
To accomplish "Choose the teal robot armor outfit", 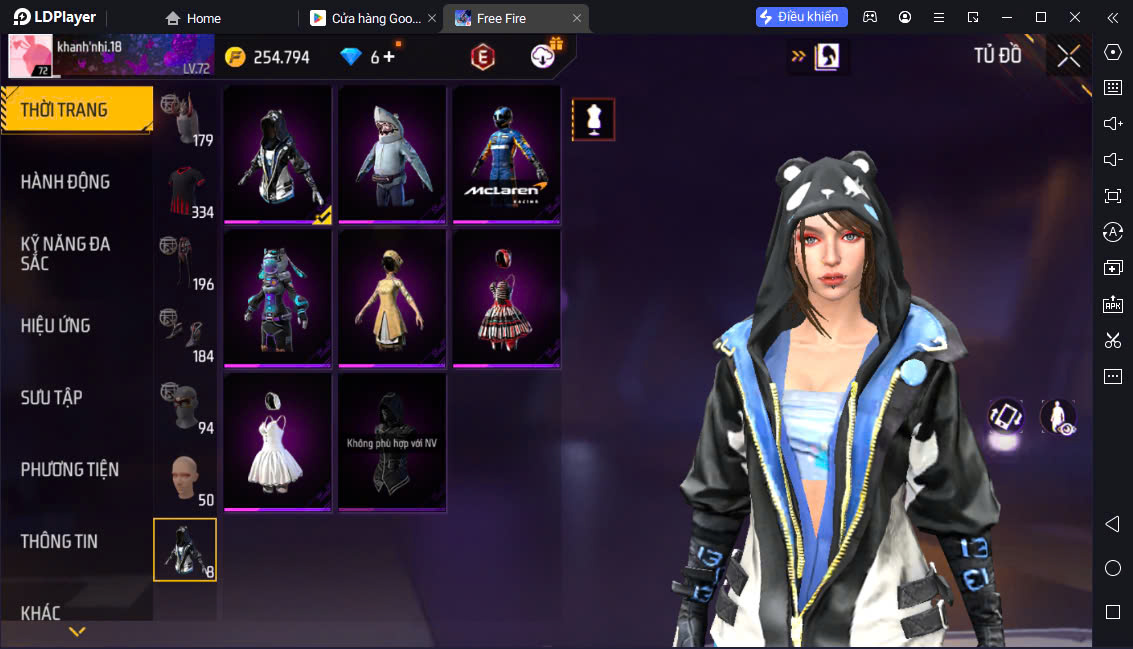I will [278, 298].
